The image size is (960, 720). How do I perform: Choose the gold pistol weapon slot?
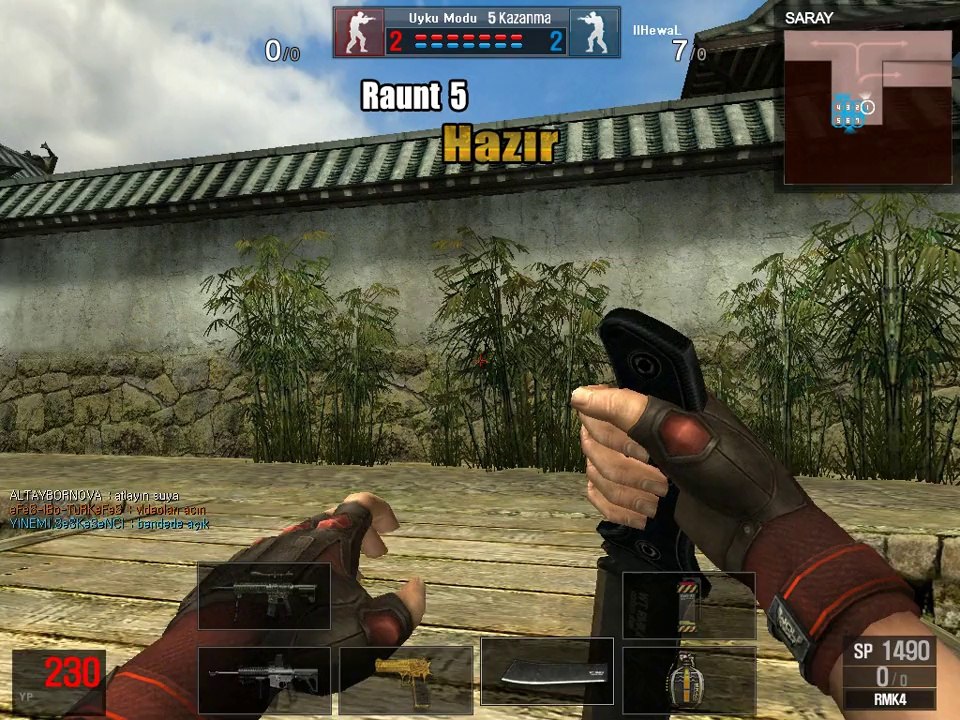[405, 680]
